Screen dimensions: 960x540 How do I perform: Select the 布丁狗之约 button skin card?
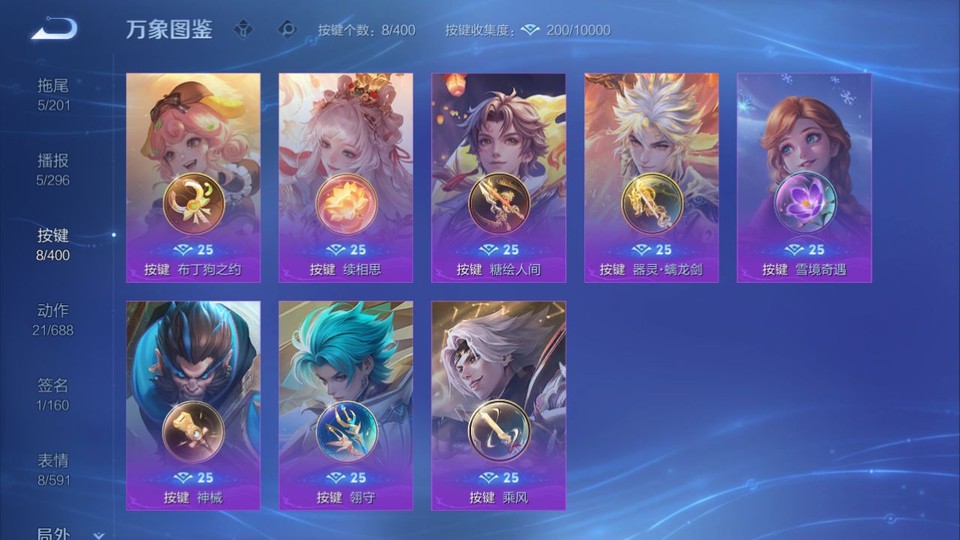tap(193, 177)
